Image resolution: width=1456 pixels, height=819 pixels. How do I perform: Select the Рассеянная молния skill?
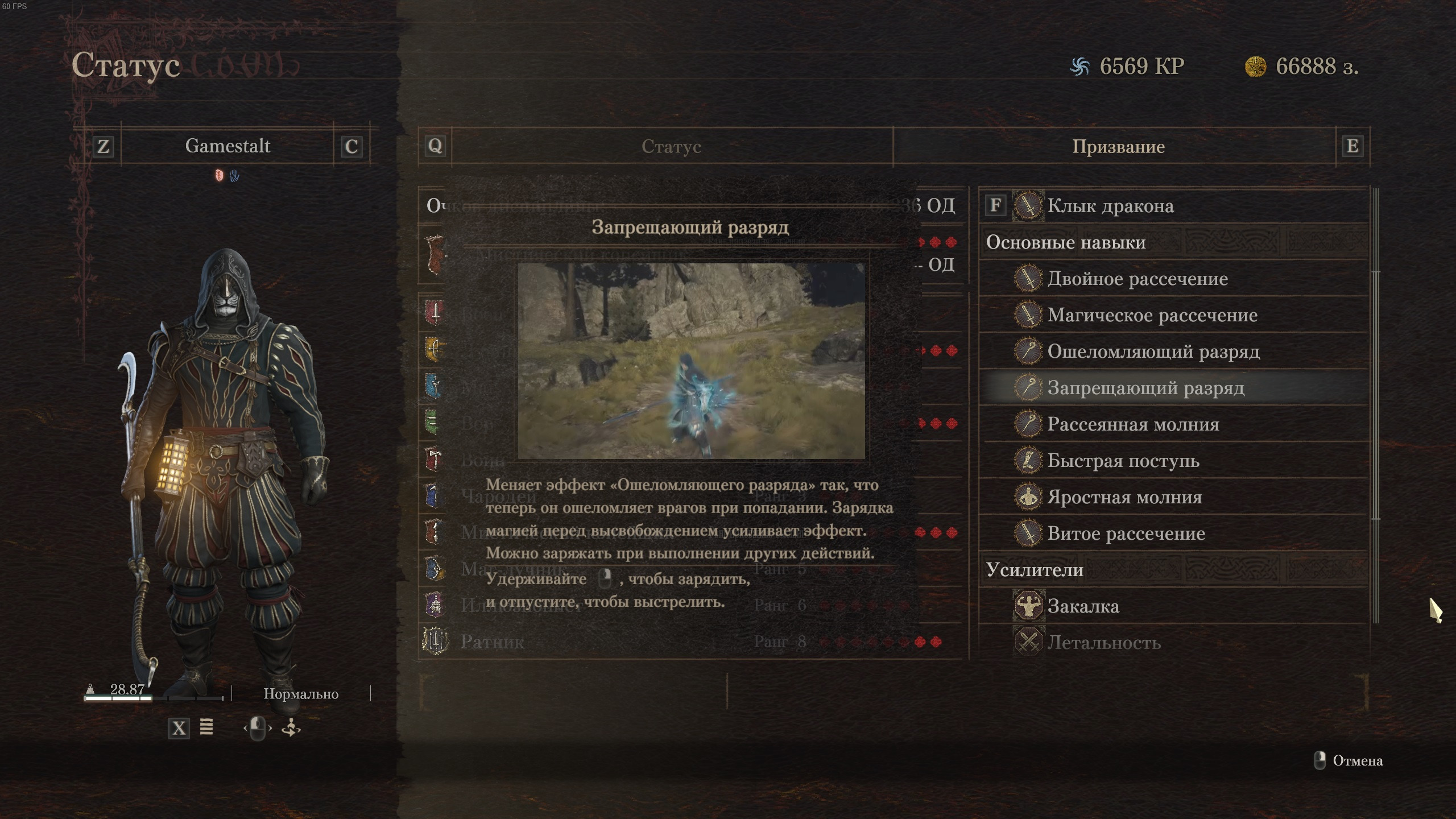click(1133, 424)
